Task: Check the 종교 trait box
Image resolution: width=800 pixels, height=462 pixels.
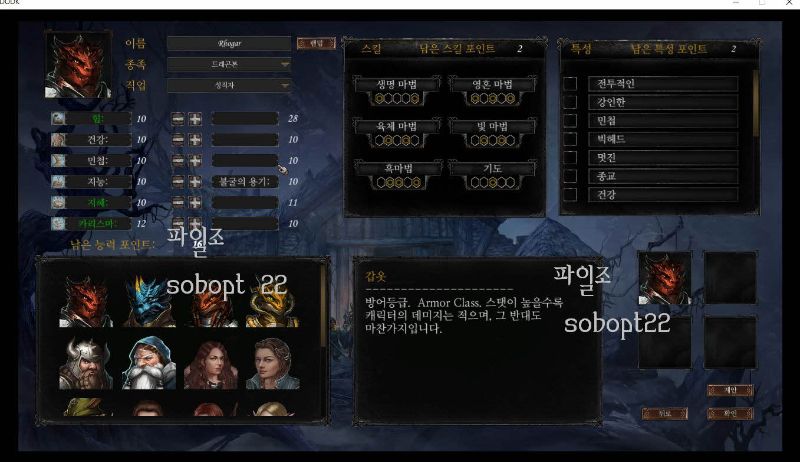Action: click(x=570, y=176)
